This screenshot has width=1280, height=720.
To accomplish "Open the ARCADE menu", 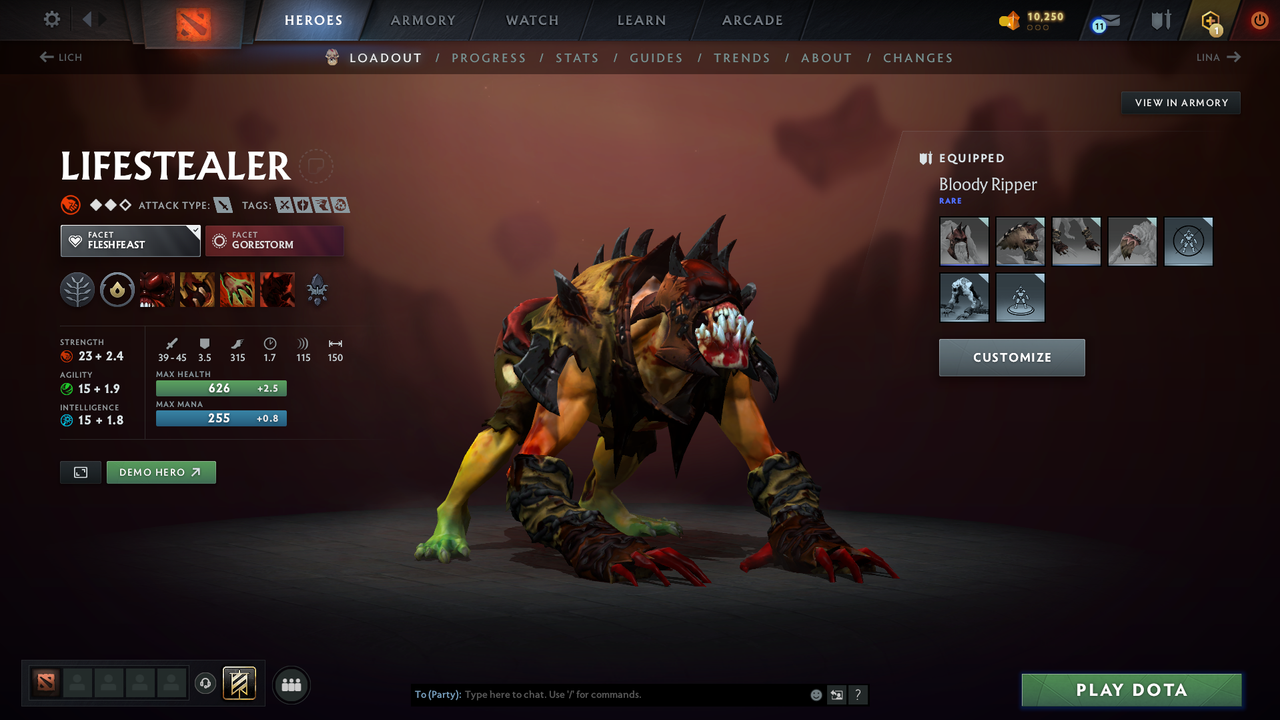I will (x=751, y=20).
